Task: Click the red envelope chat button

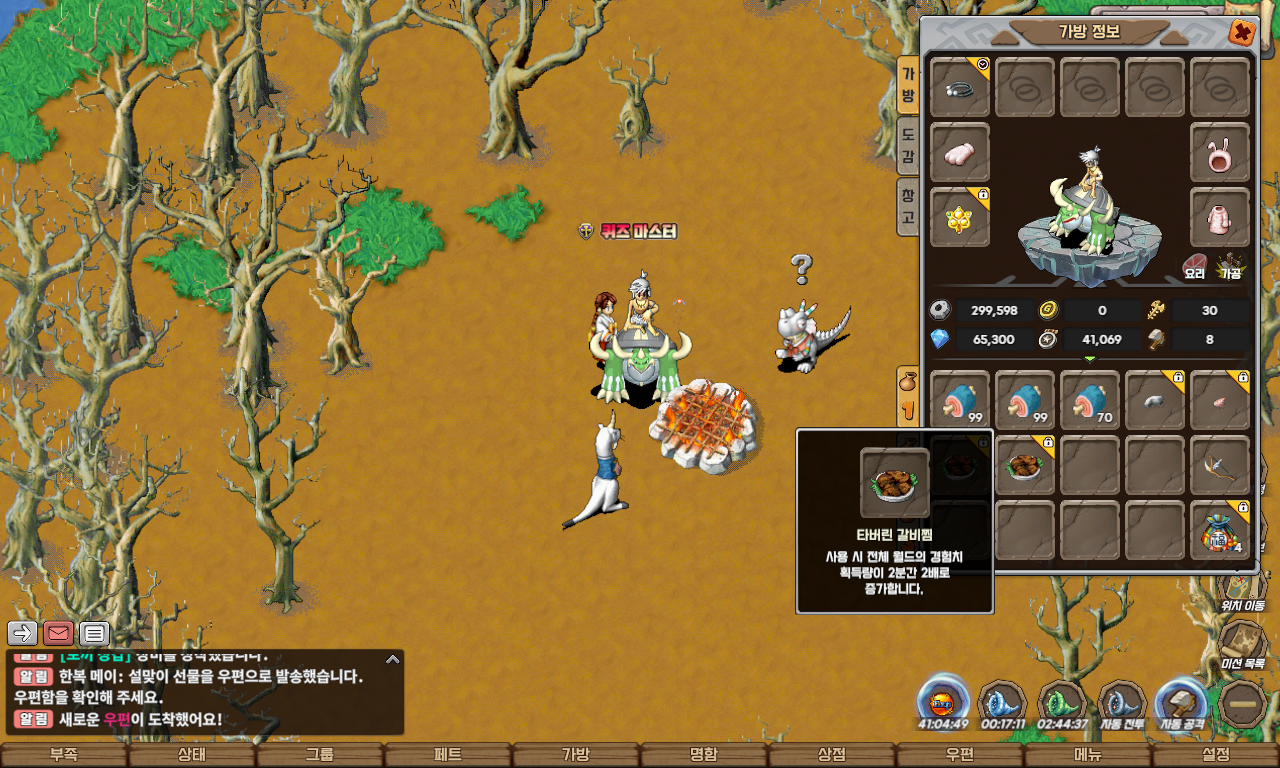Action: 59,633
